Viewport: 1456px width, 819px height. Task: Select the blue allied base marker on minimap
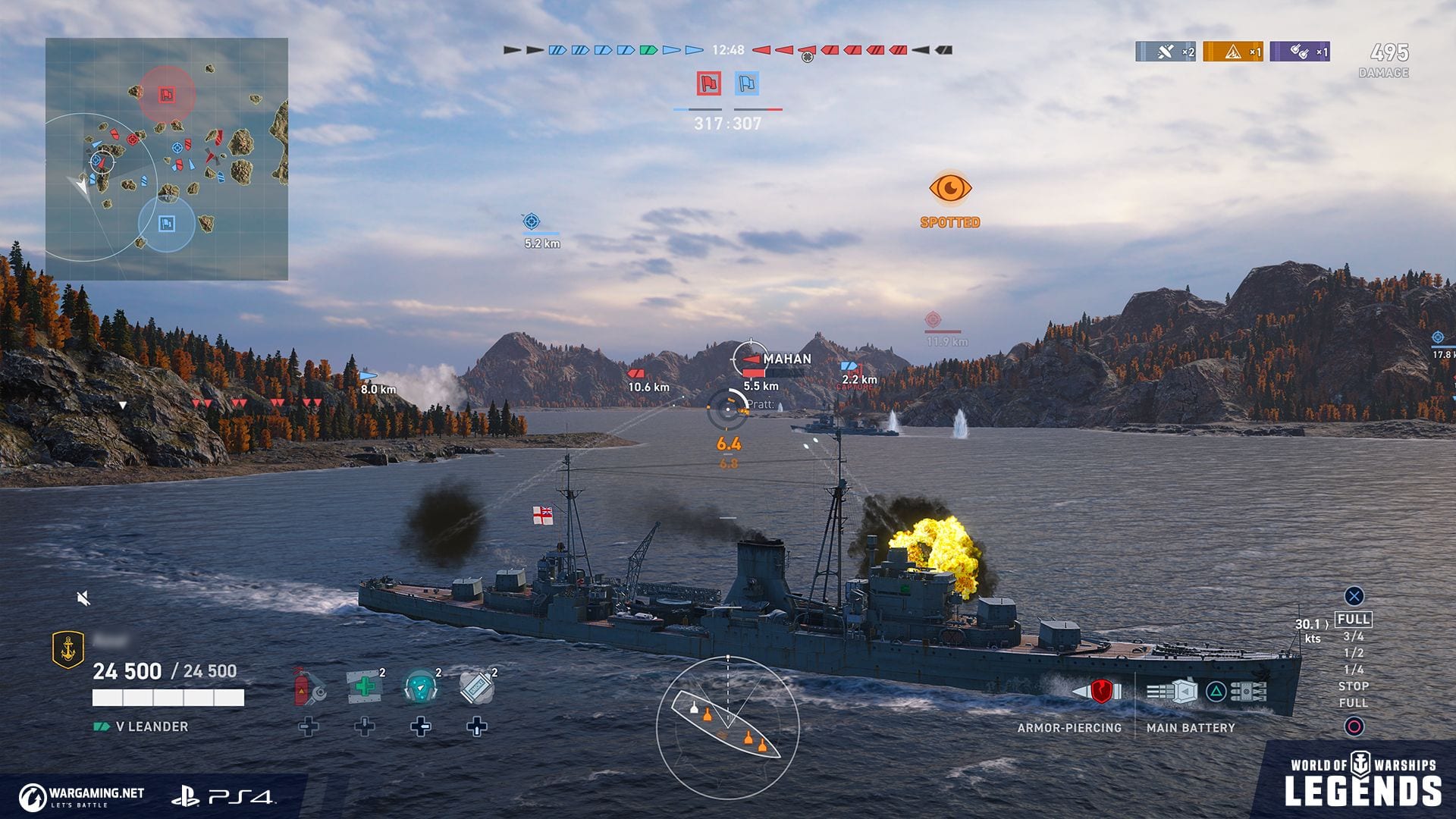pyautogui.click(x=167, y=224)
